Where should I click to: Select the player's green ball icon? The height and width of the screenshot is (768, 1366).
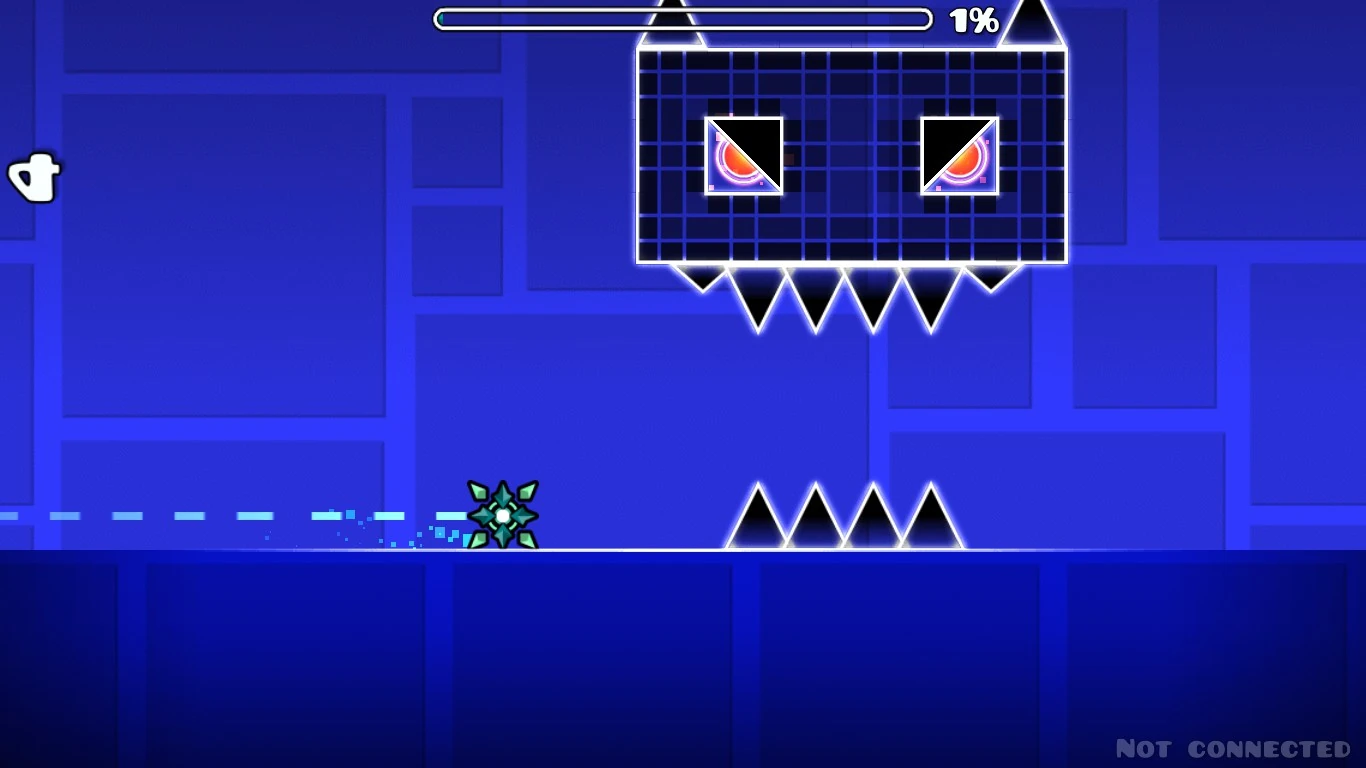(x=500, y=517)
